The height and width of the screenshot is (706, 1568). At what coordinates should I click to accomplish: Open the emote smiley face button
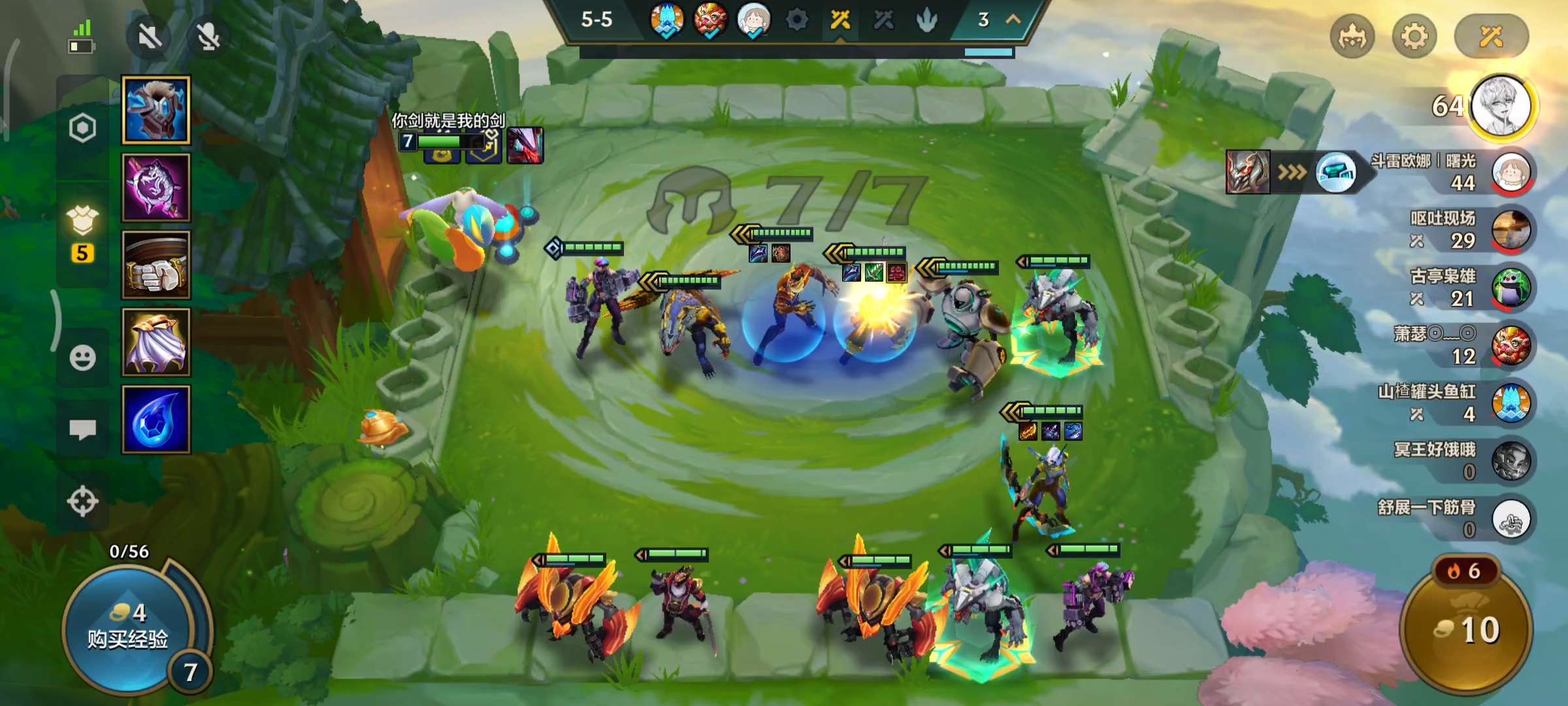83,358
